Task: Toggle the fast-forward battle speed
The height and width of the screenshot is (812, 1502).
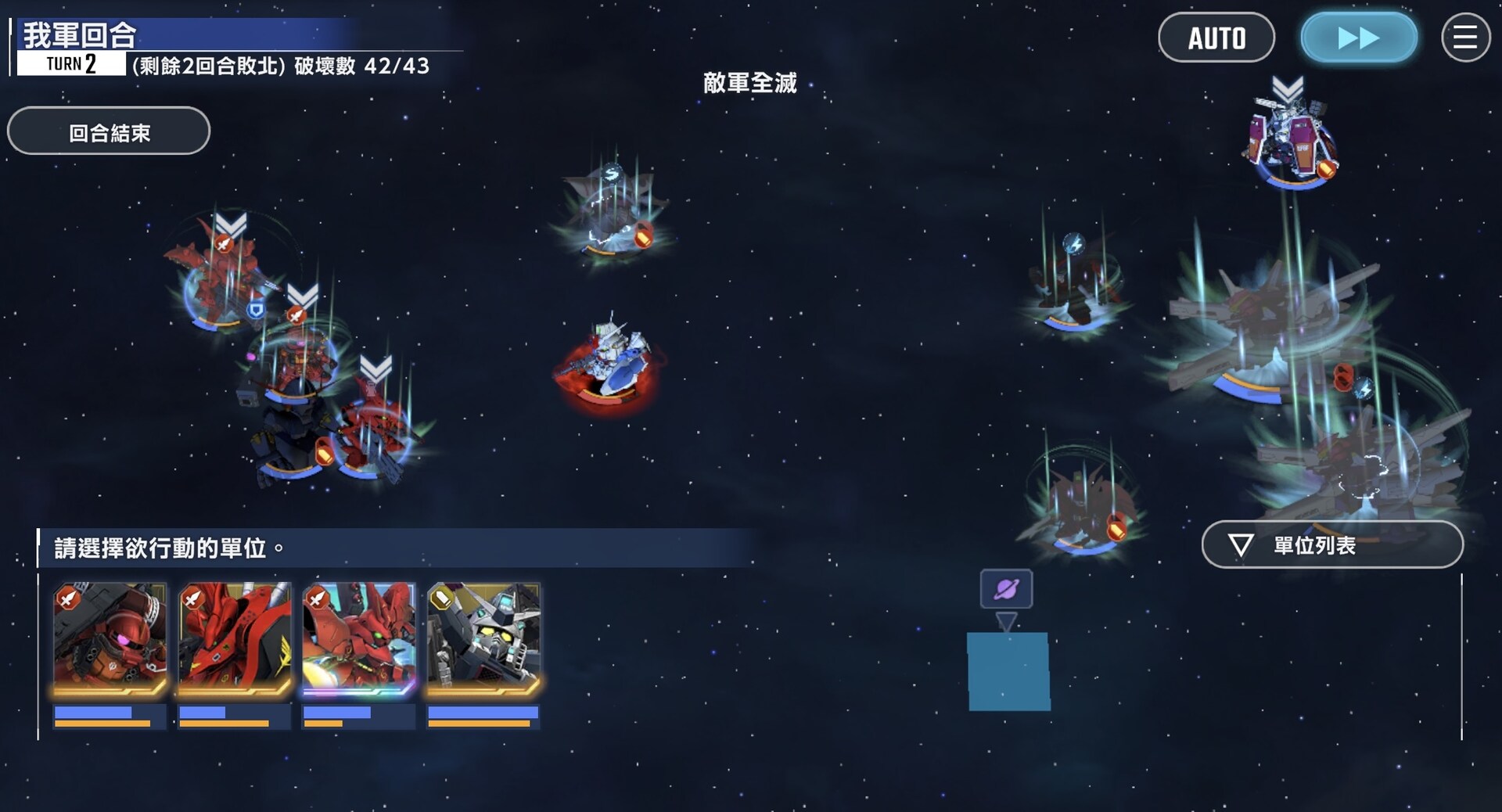Action: coord(1359,37)
